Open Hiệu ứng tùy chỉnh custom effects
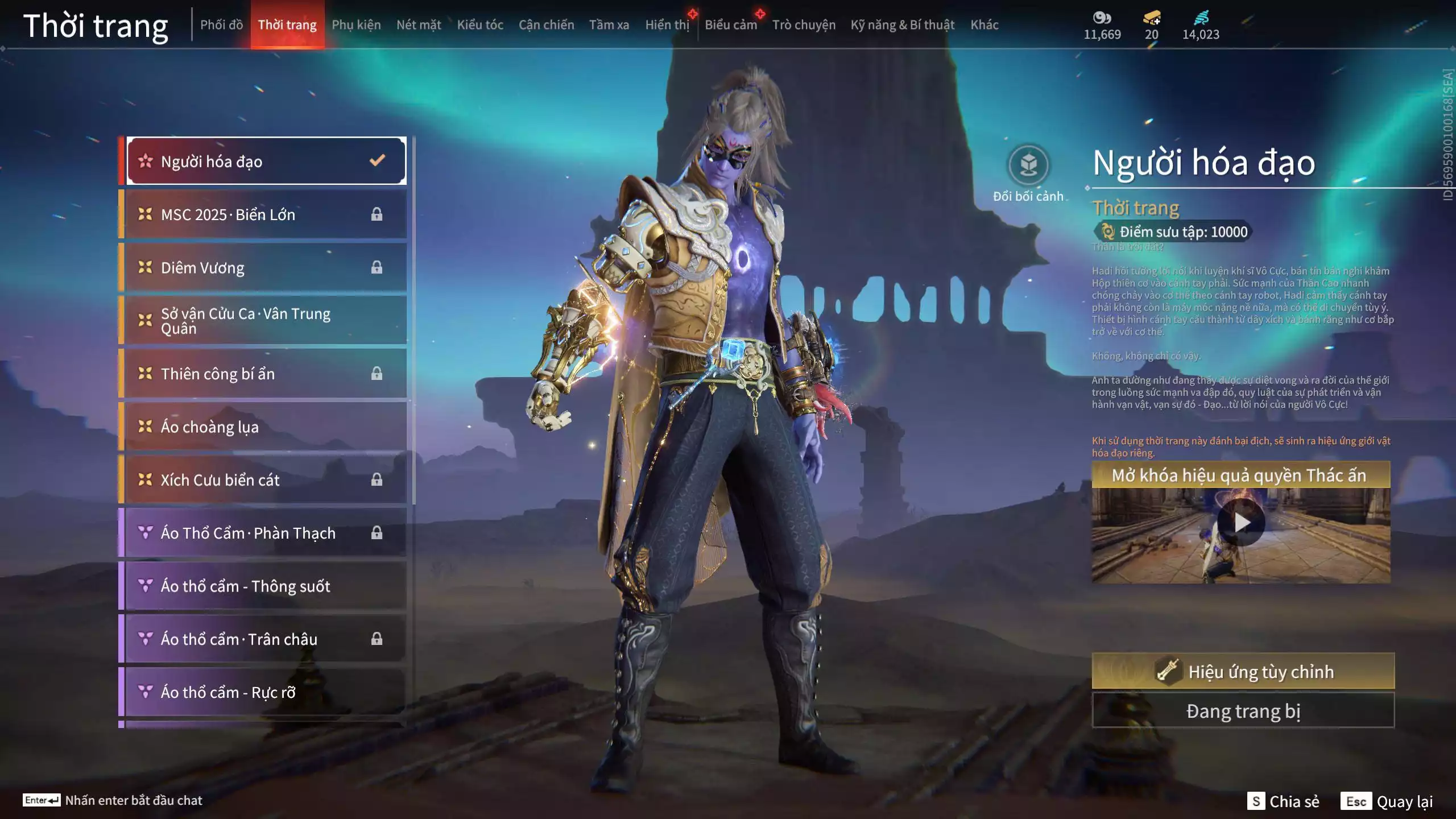 [x=1243, y=672]
